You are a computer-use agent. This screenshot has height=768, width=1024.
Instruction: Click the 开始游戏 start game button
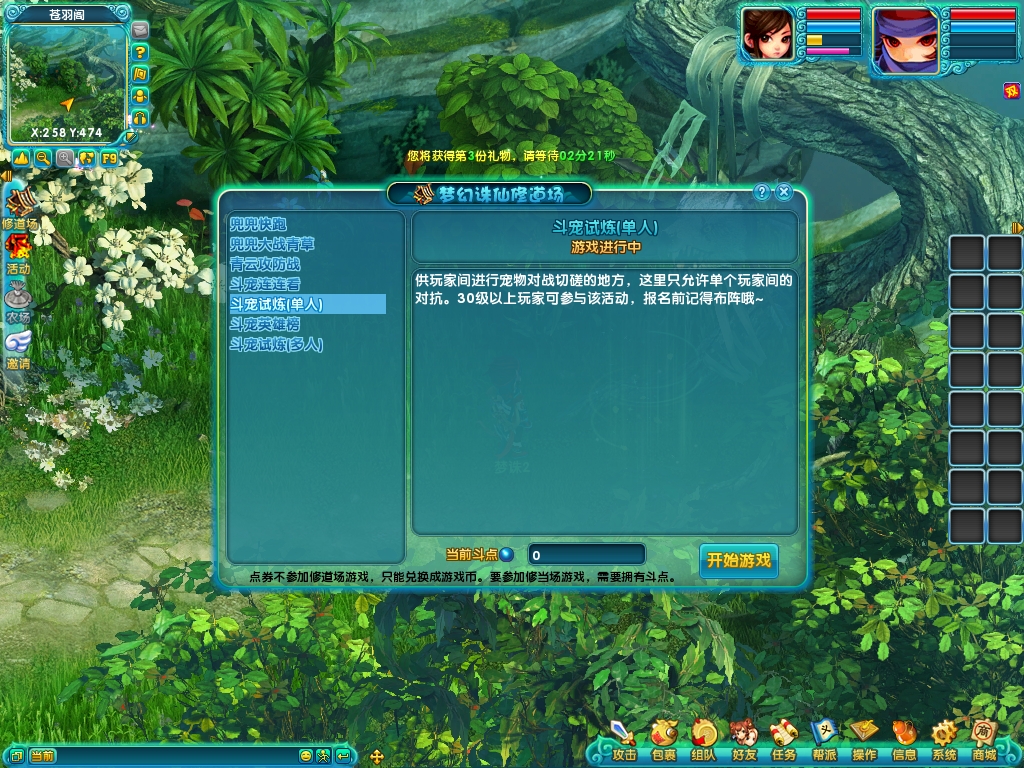click(738, 560)
